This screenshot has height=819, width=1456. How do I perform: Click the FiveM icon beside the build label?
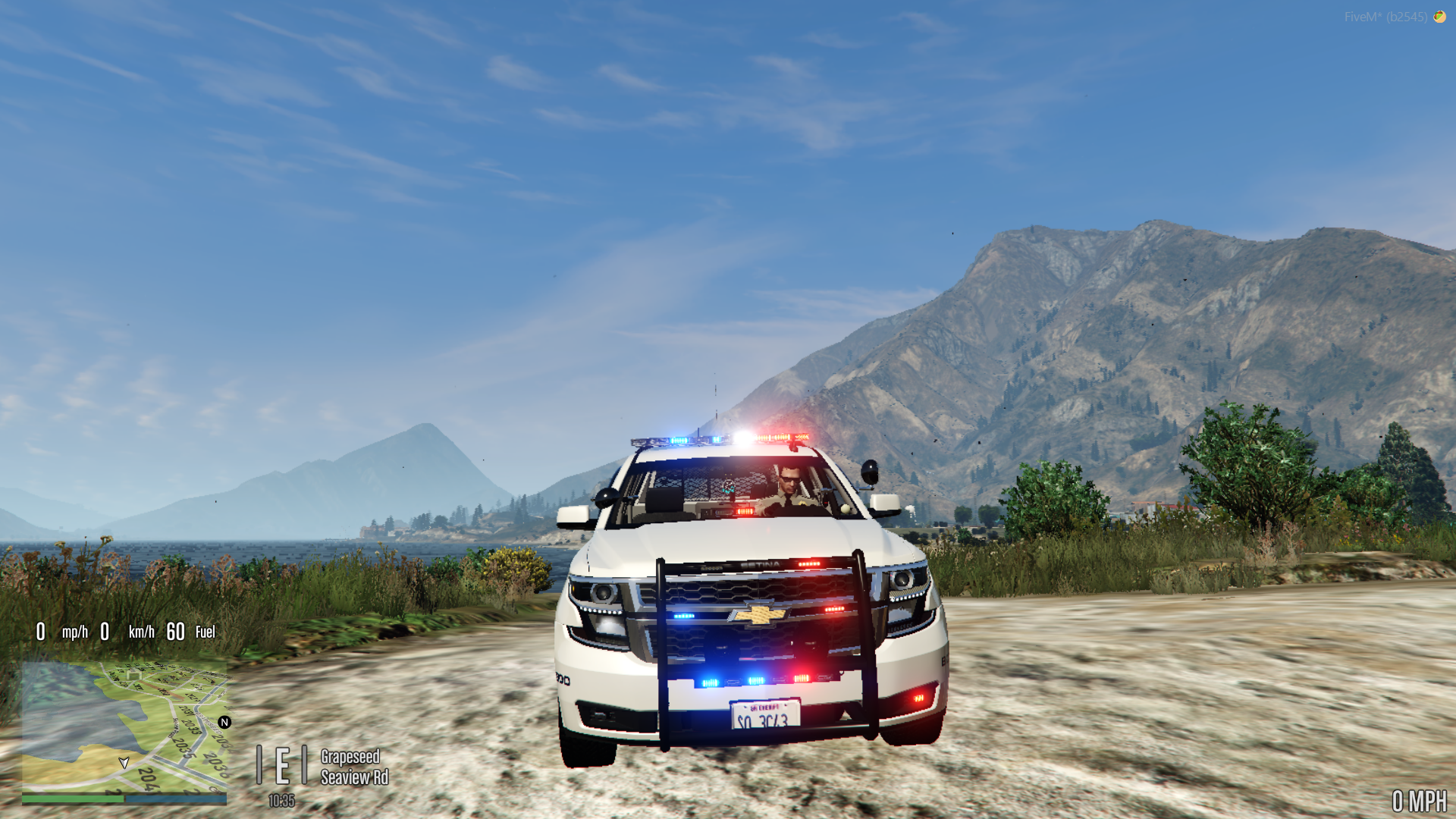tap(1439, 17)
